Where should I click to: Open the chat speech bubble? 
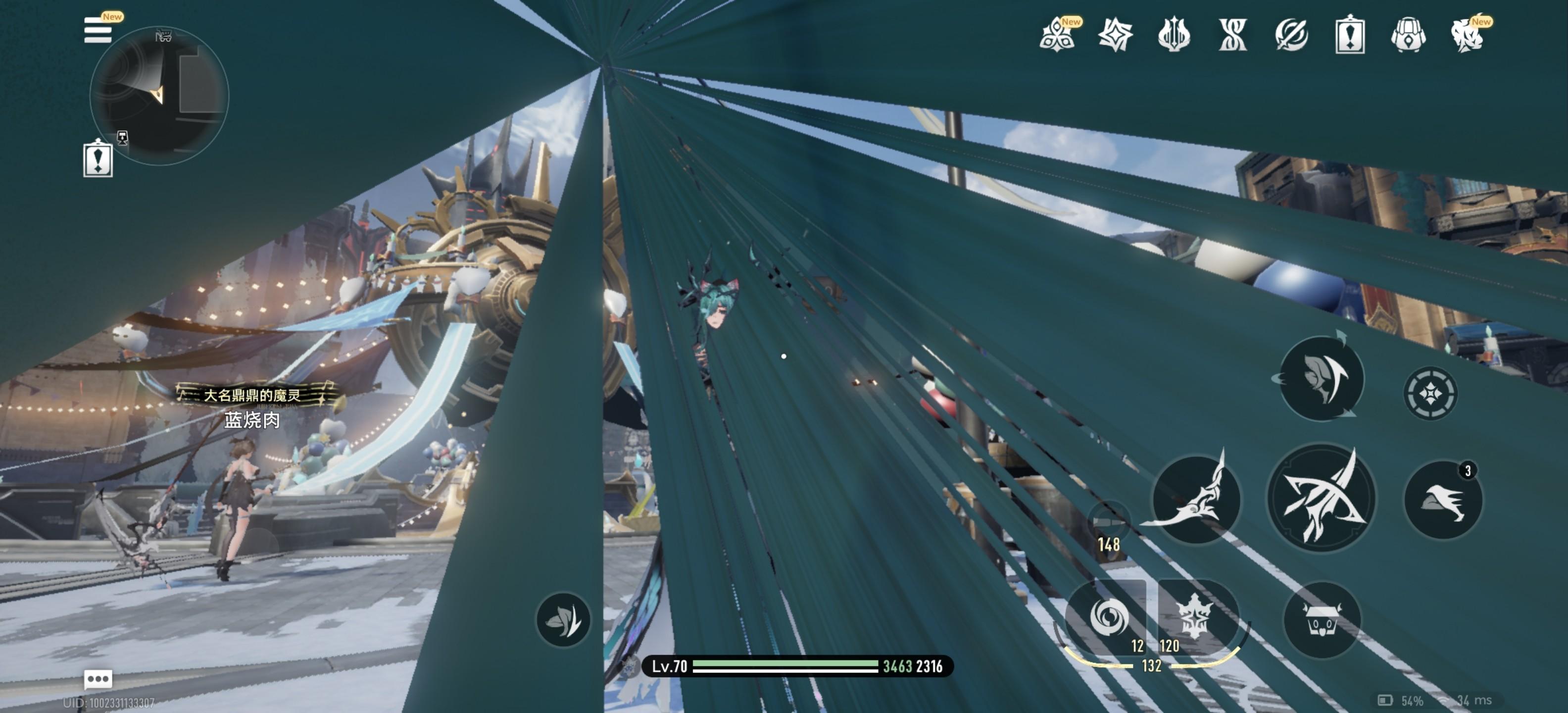pyautogui.click(x=98, y=678)
